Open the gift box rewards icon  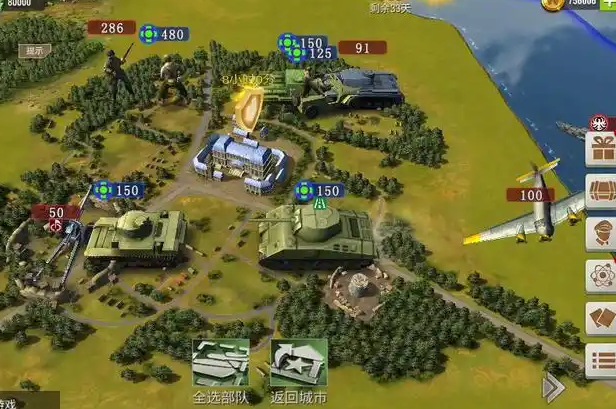tap(601, 151)
